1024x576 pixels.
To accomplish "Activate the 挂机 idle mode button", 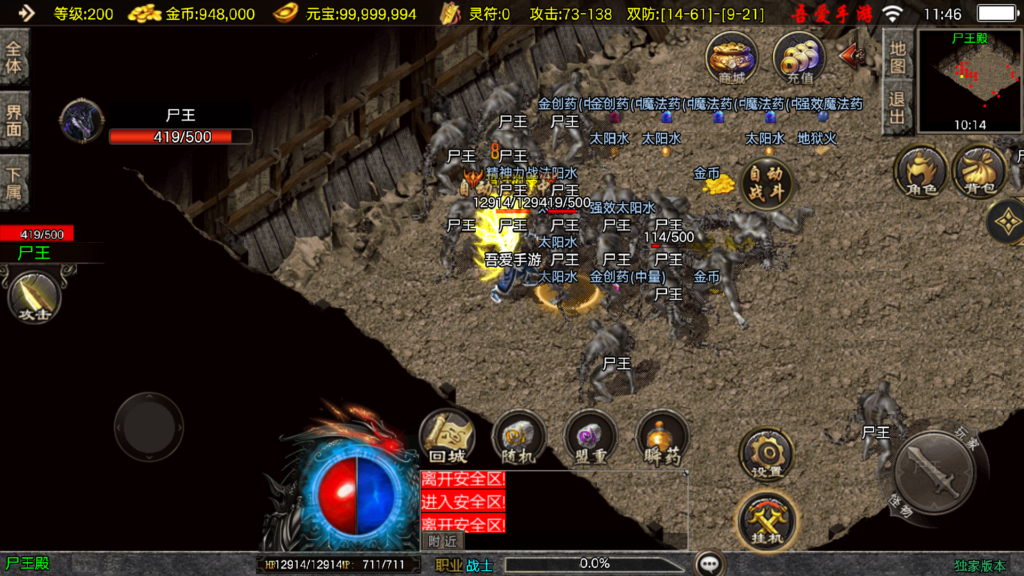I will pos(766,519).
